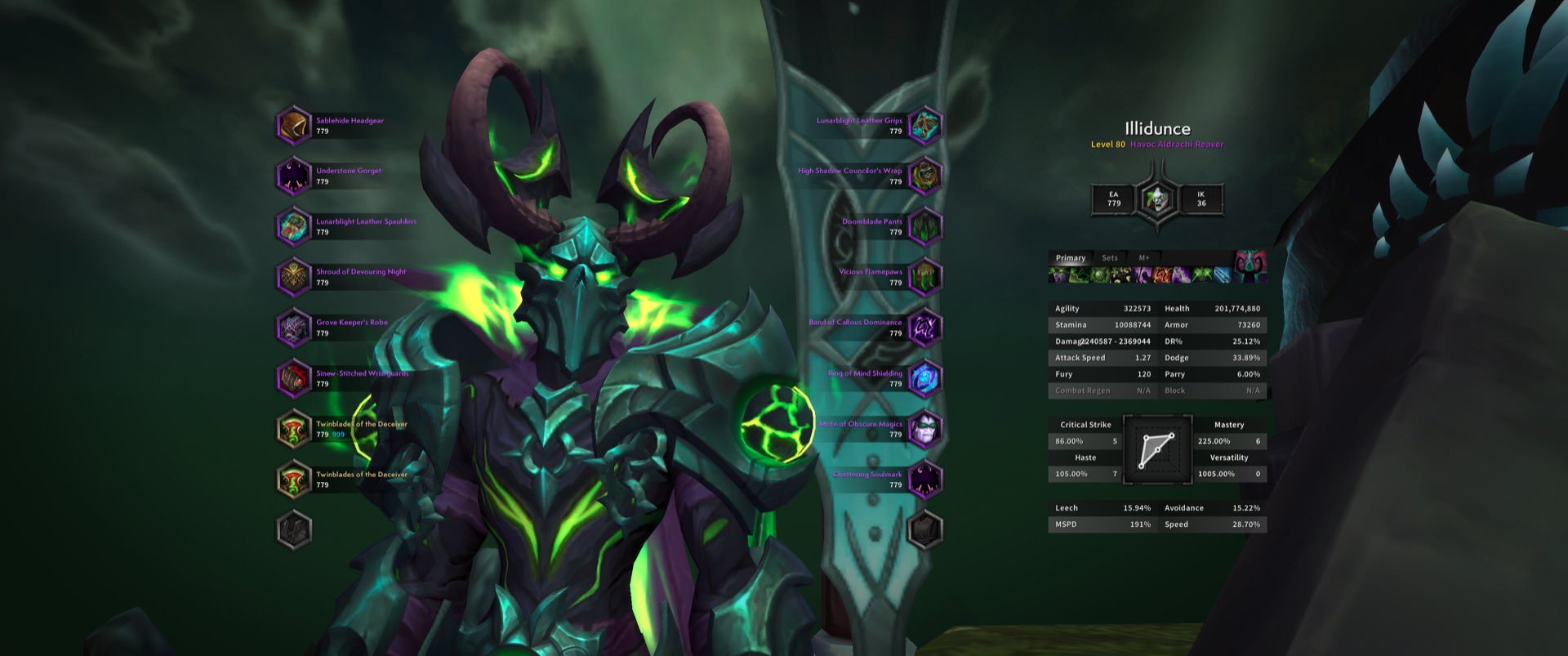Click the Mote of Obscure Magics trinket

[x=924, y=430]
